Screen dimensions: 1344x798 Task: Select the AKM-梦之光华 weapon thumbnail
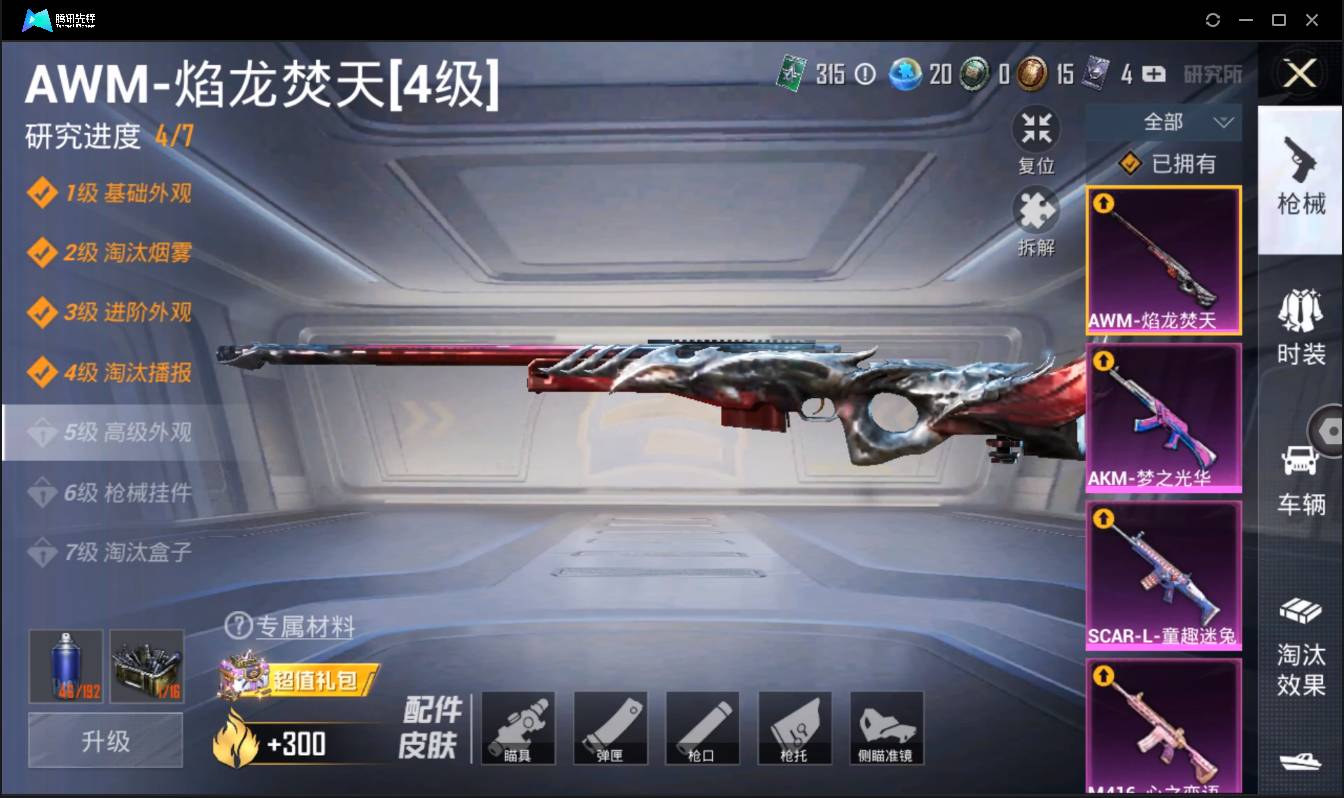1163,415
